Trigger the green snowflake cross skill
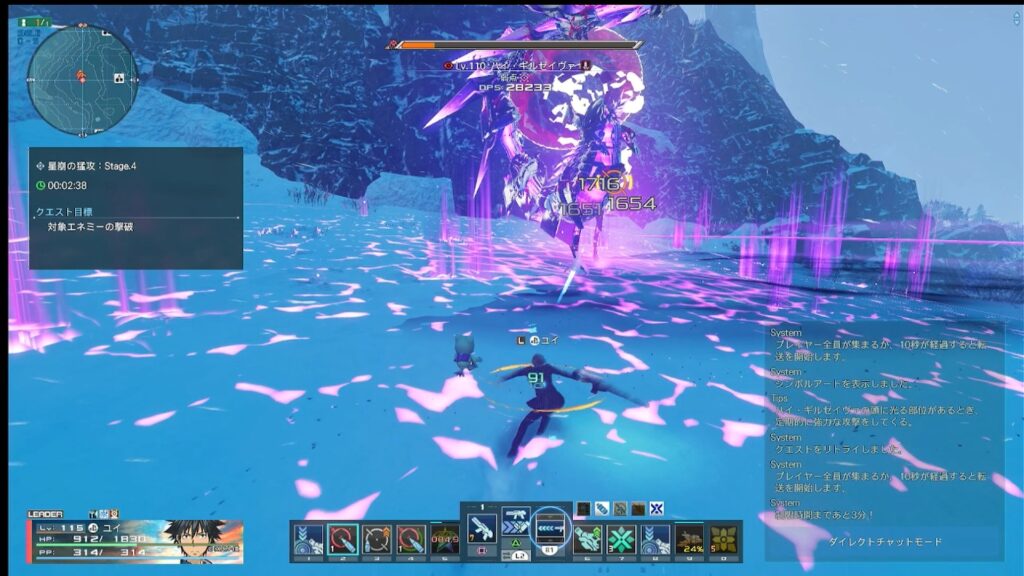Viewport: 1024px width, 576px height. point(621,540)
